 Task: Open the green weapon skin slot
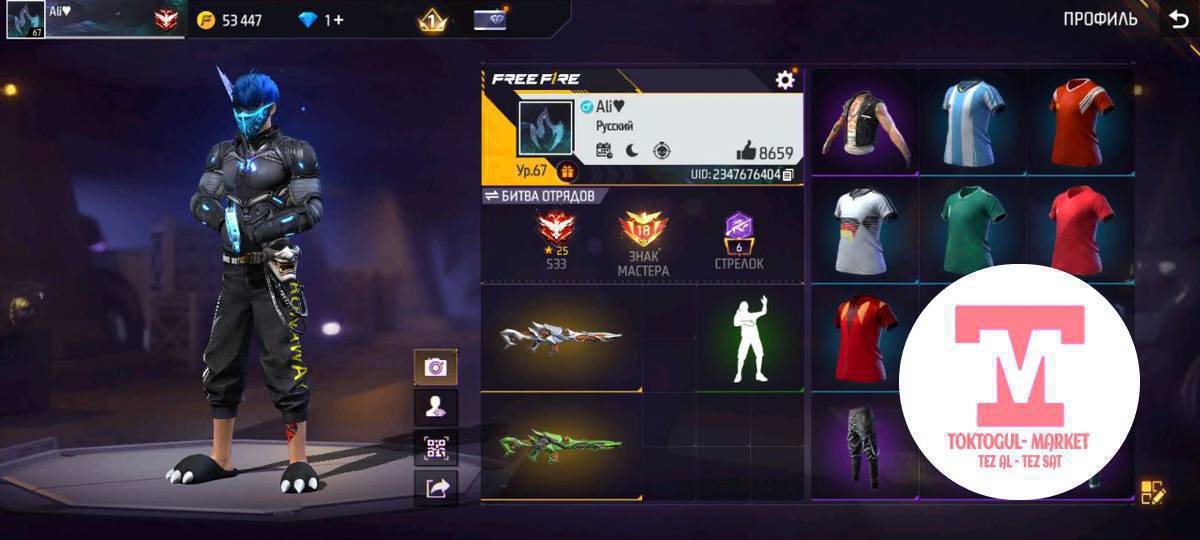[561, 446]
